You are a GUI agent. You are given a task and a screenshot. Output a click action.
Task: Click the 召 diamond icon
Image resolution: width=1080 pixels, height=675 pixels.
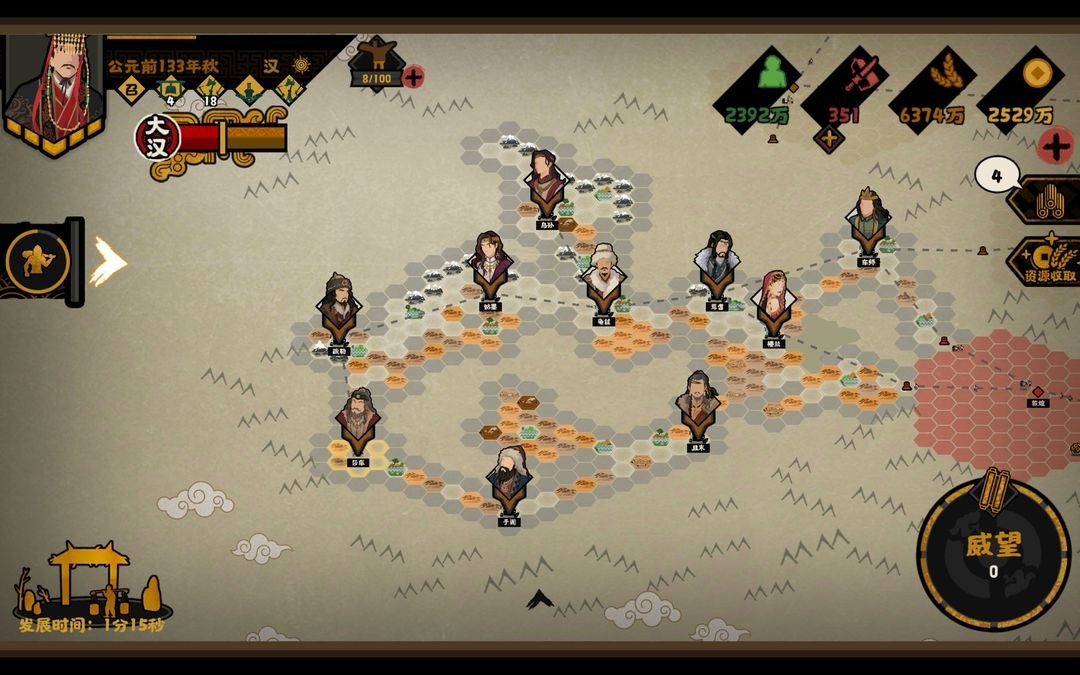pos(129,91)
